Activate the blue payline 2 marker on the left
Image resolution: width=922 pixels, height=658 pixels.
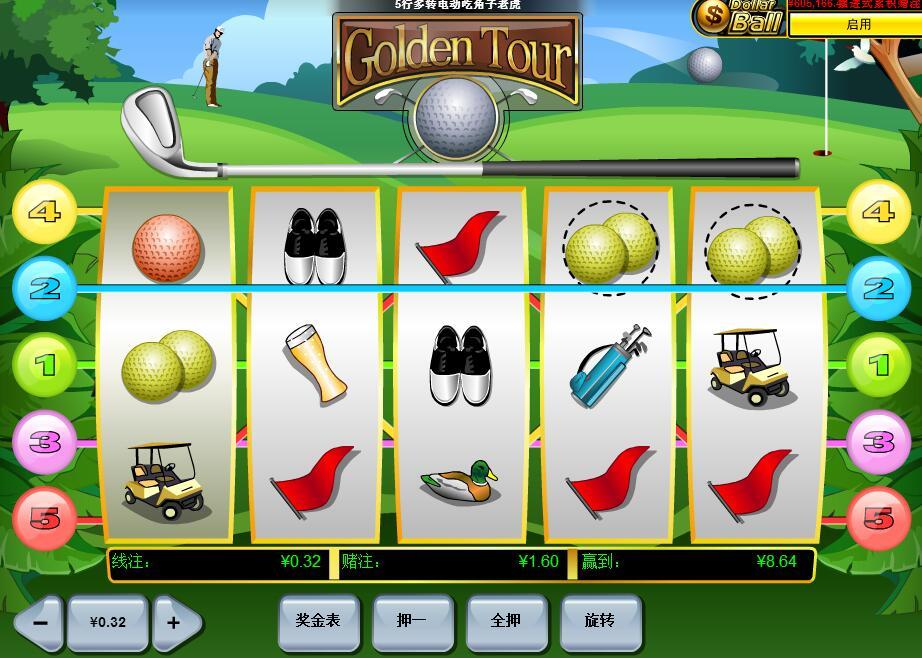point(45,289)
